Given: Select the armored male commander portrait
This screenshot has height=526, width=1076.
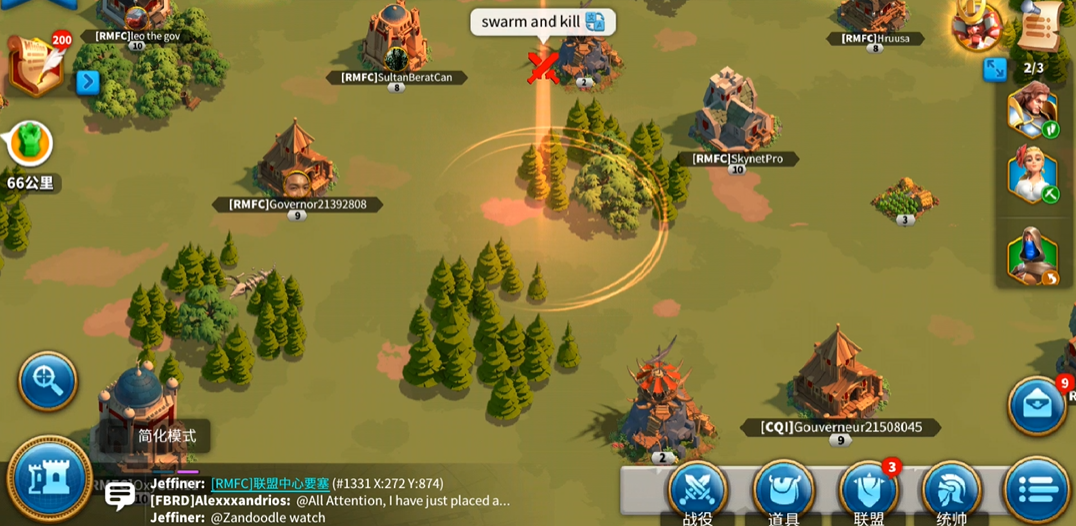Looking at the screenshot, I should click(1032, 109).
